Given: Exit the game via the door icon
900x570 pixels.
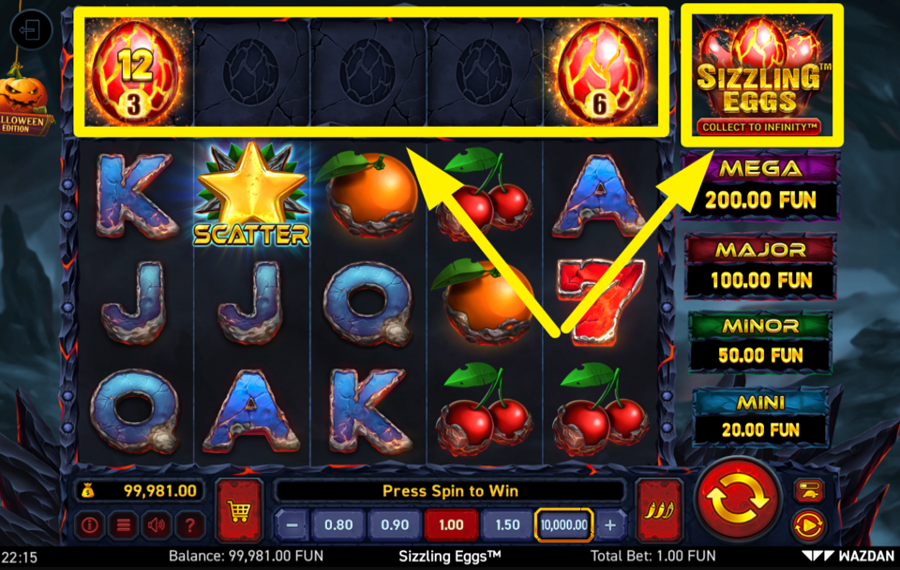Looking at the screenshot, I should tap(29, 31).
